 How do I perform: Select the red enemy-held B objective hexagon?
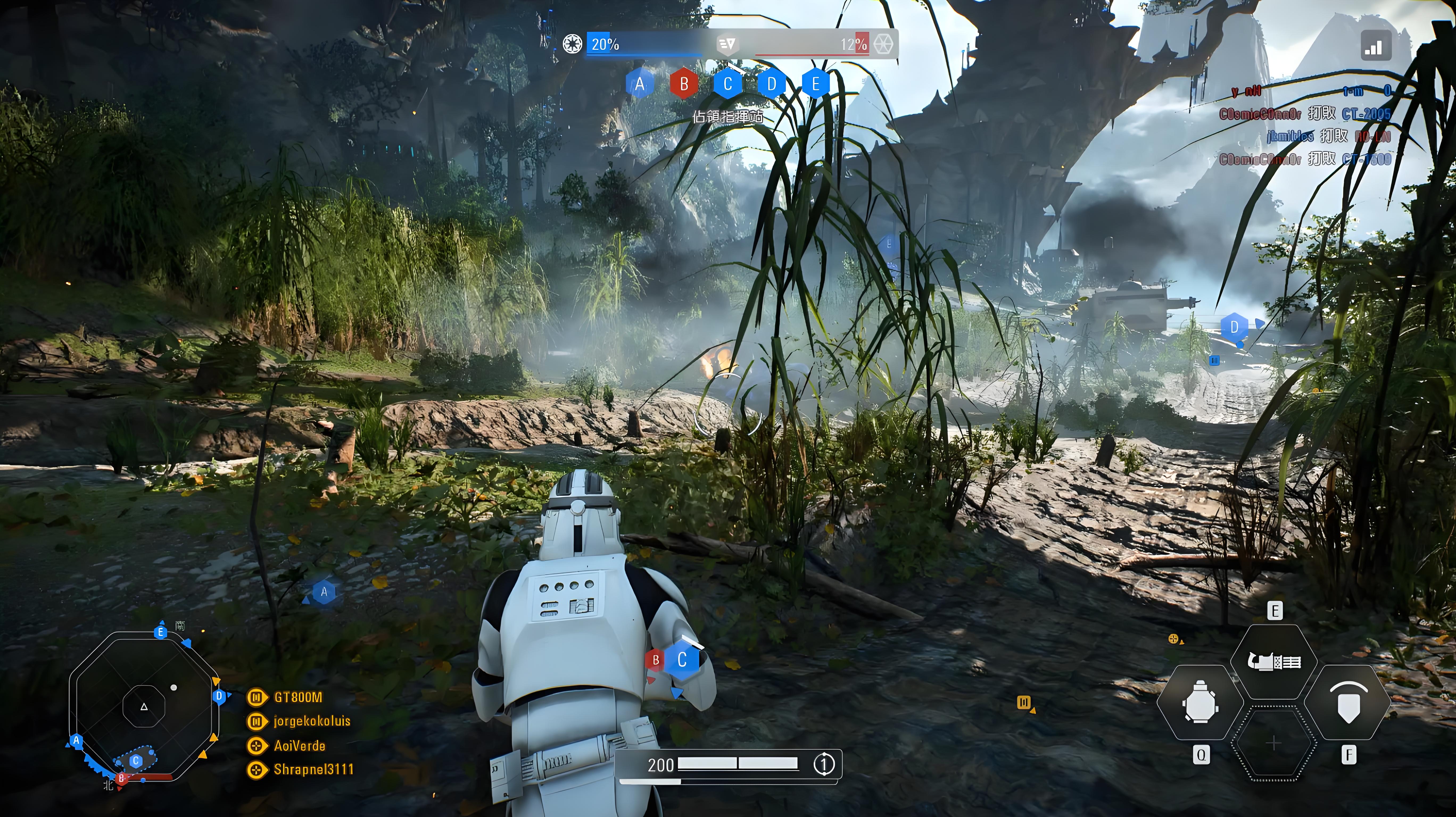pos(683,84)
